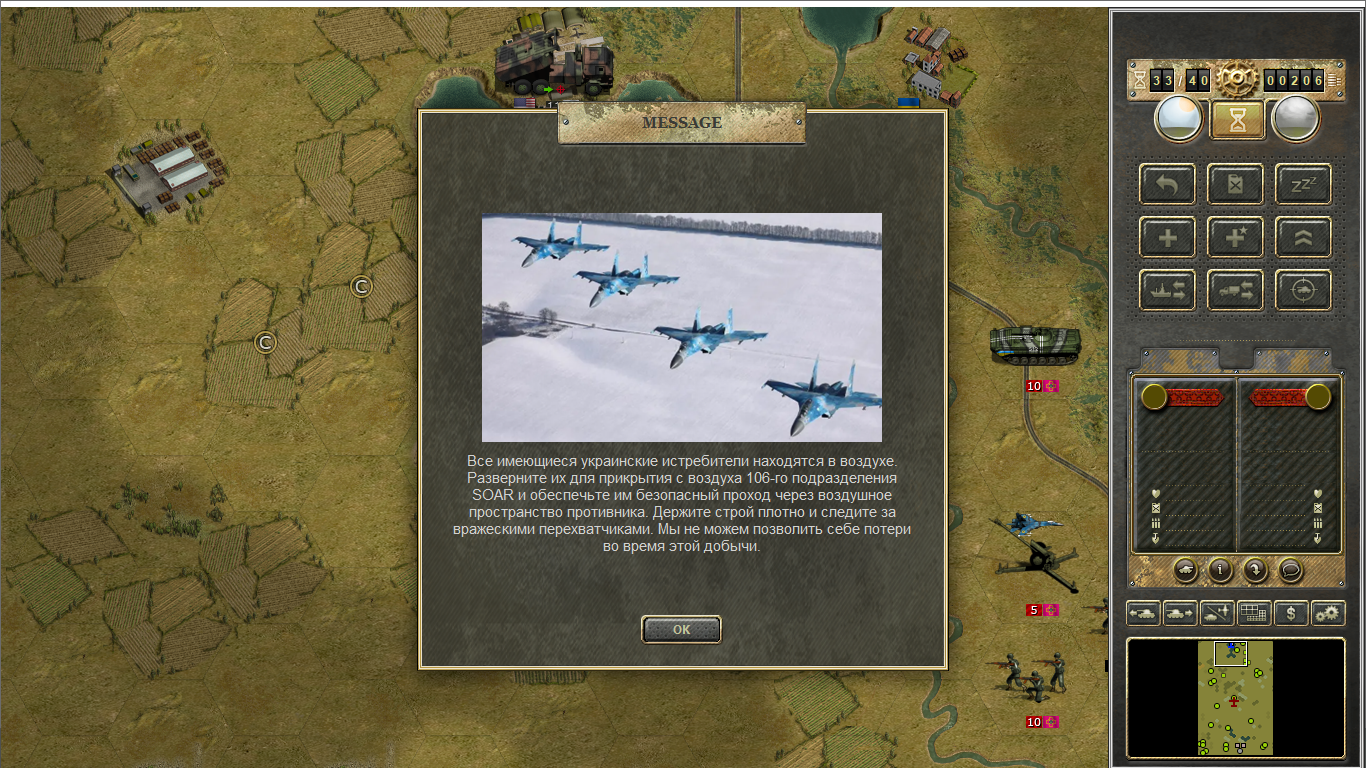This screenshot has height=768, width=1366.
Task: Click the round tank icon button
Action: [x=1184, y=569]
